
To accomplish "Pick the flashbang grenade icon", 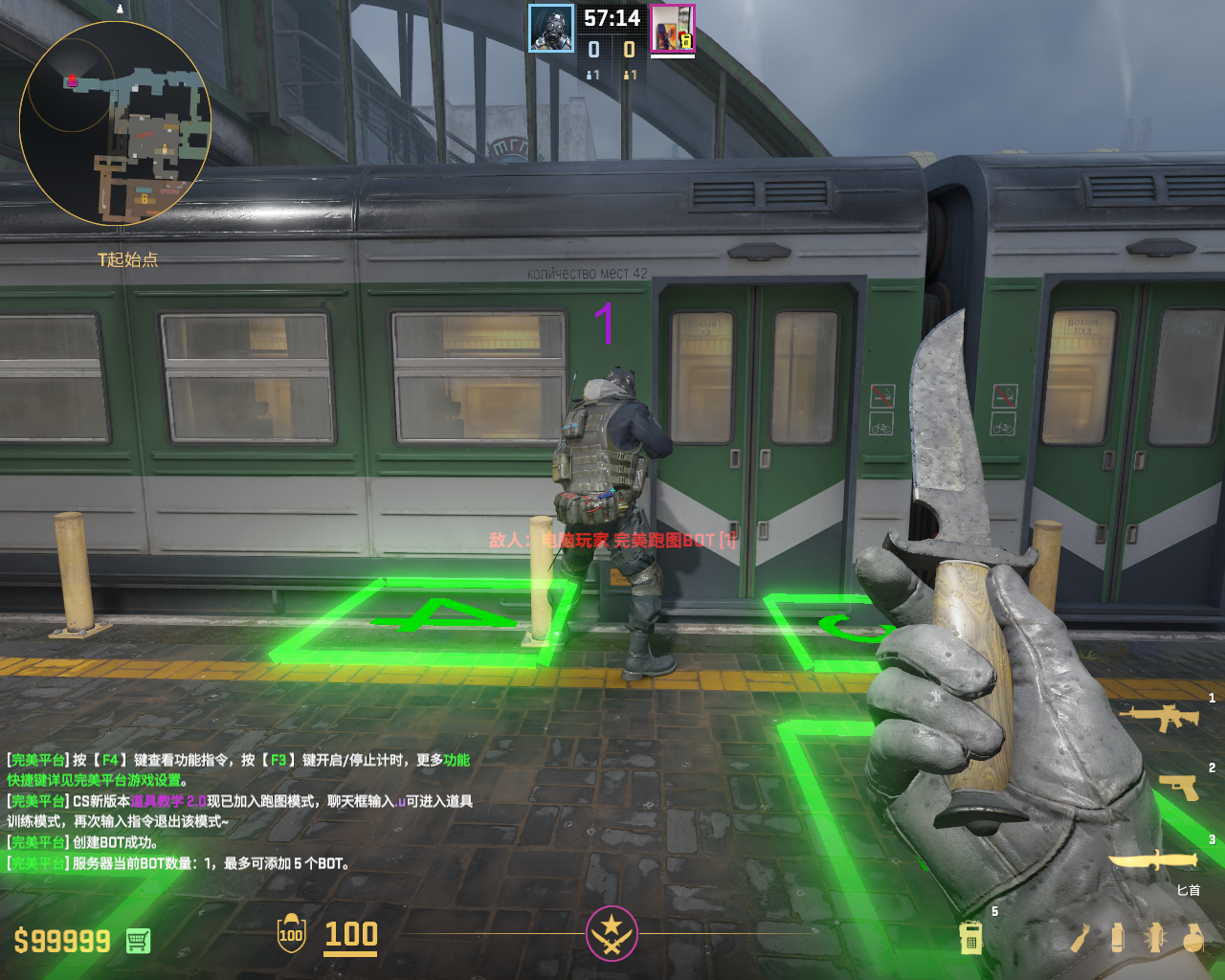I will tap(1155, 938).
